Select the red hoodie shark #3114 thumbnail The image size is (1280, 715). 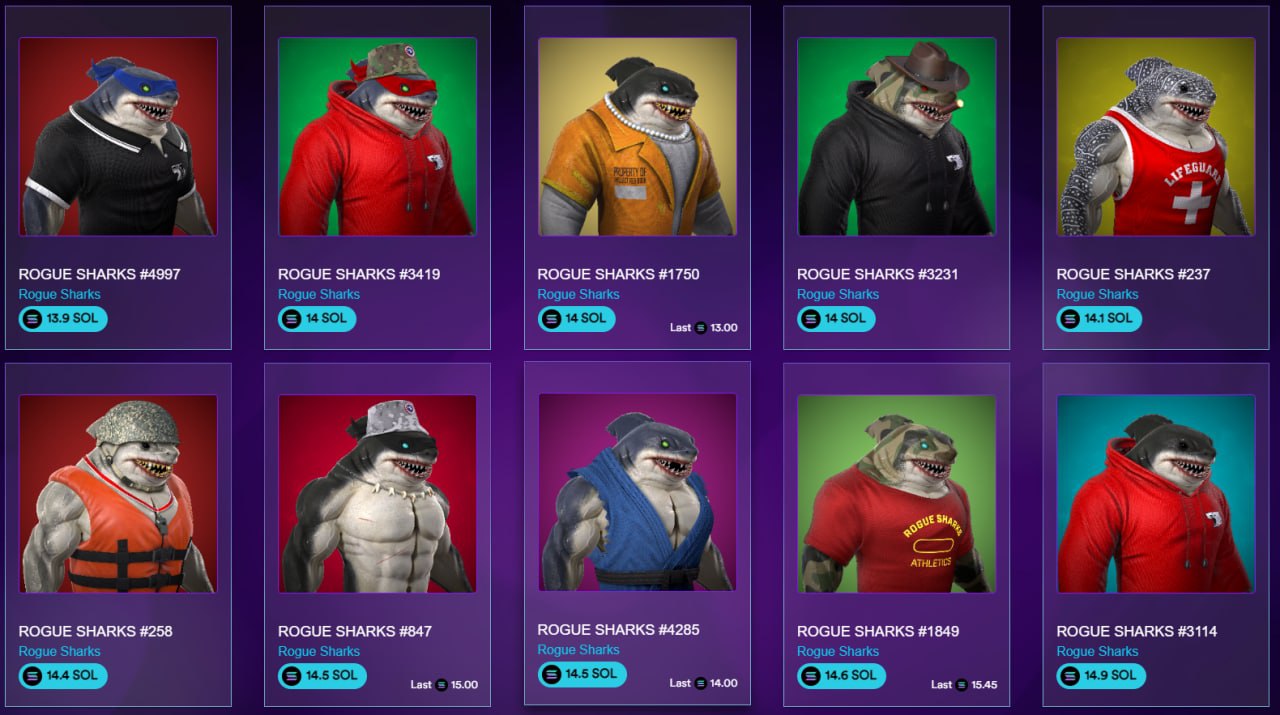(1156, 493)
